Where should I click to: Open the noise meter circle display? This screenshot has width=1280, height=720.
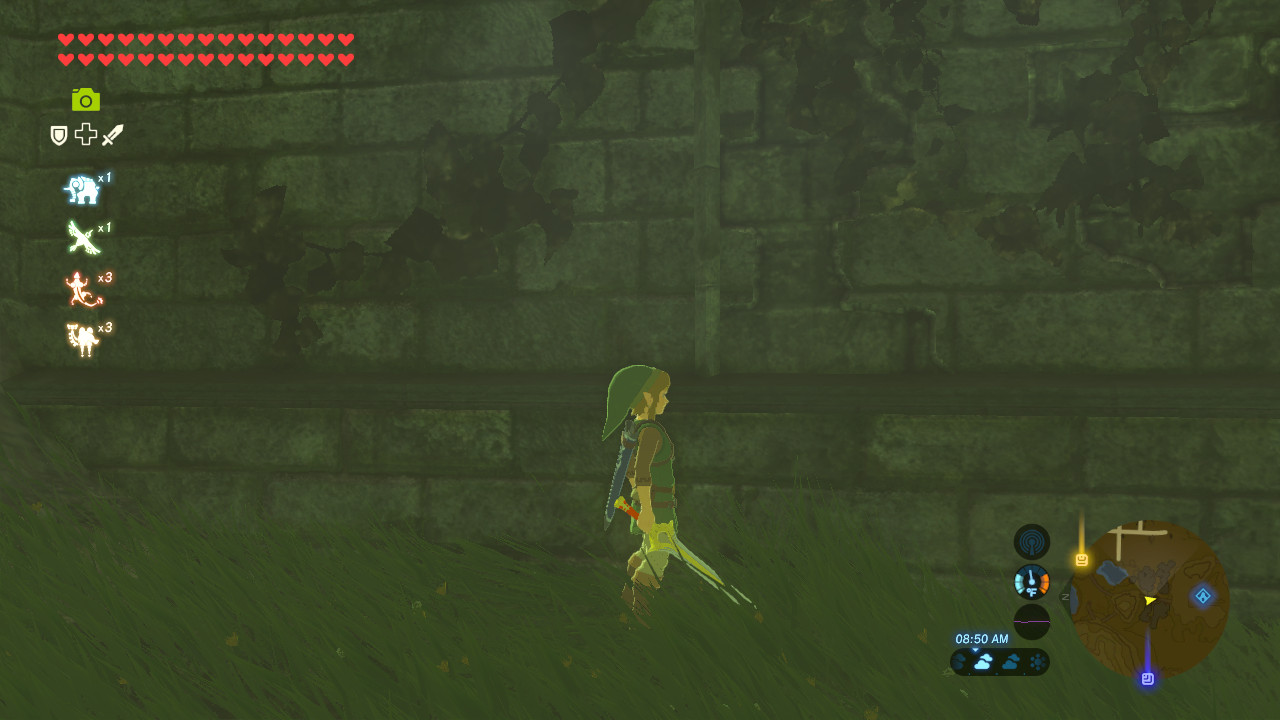coord(1031,620)
